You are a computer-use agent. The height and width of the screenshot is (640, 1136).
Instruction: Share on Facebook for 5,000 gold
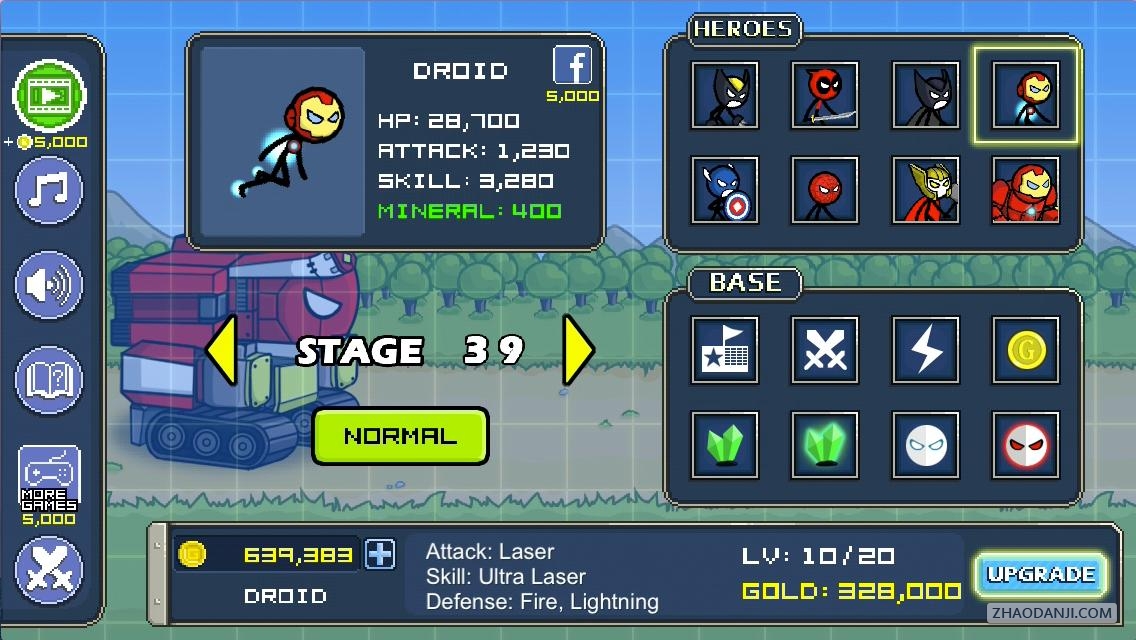point(573,67)
